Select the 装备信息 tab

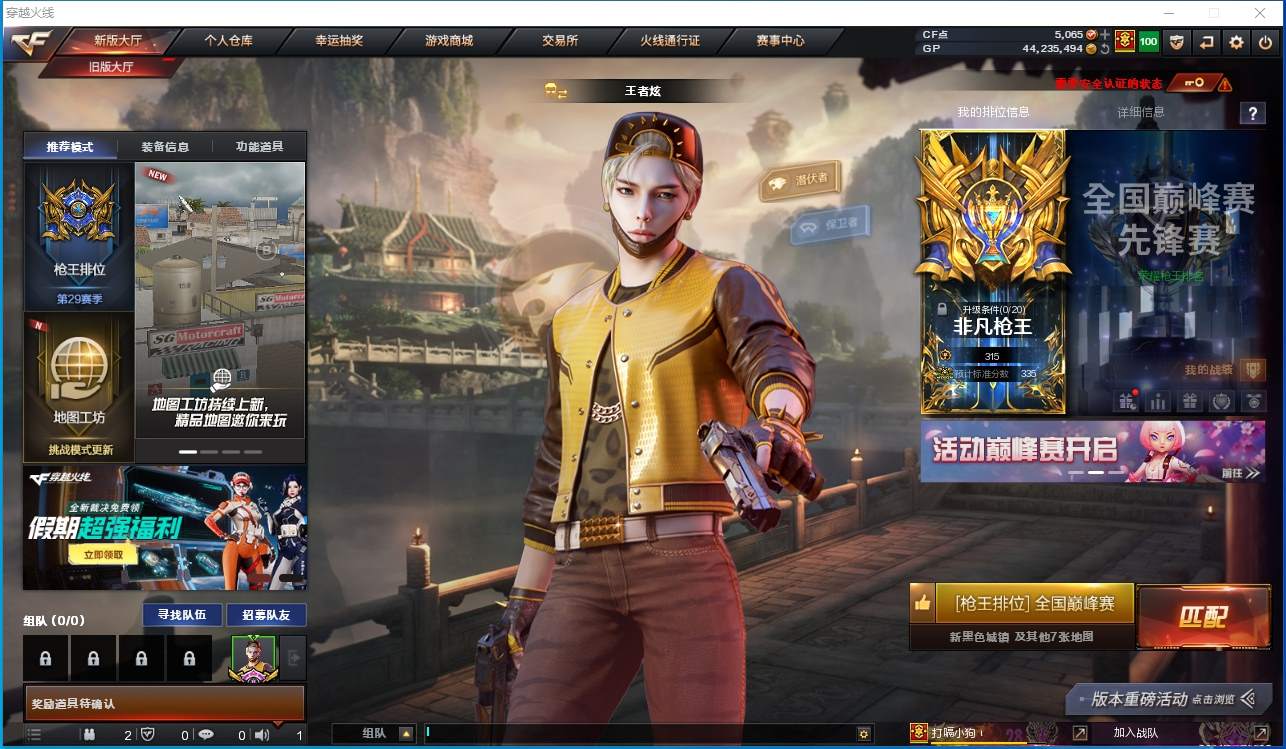click(165, 147)
